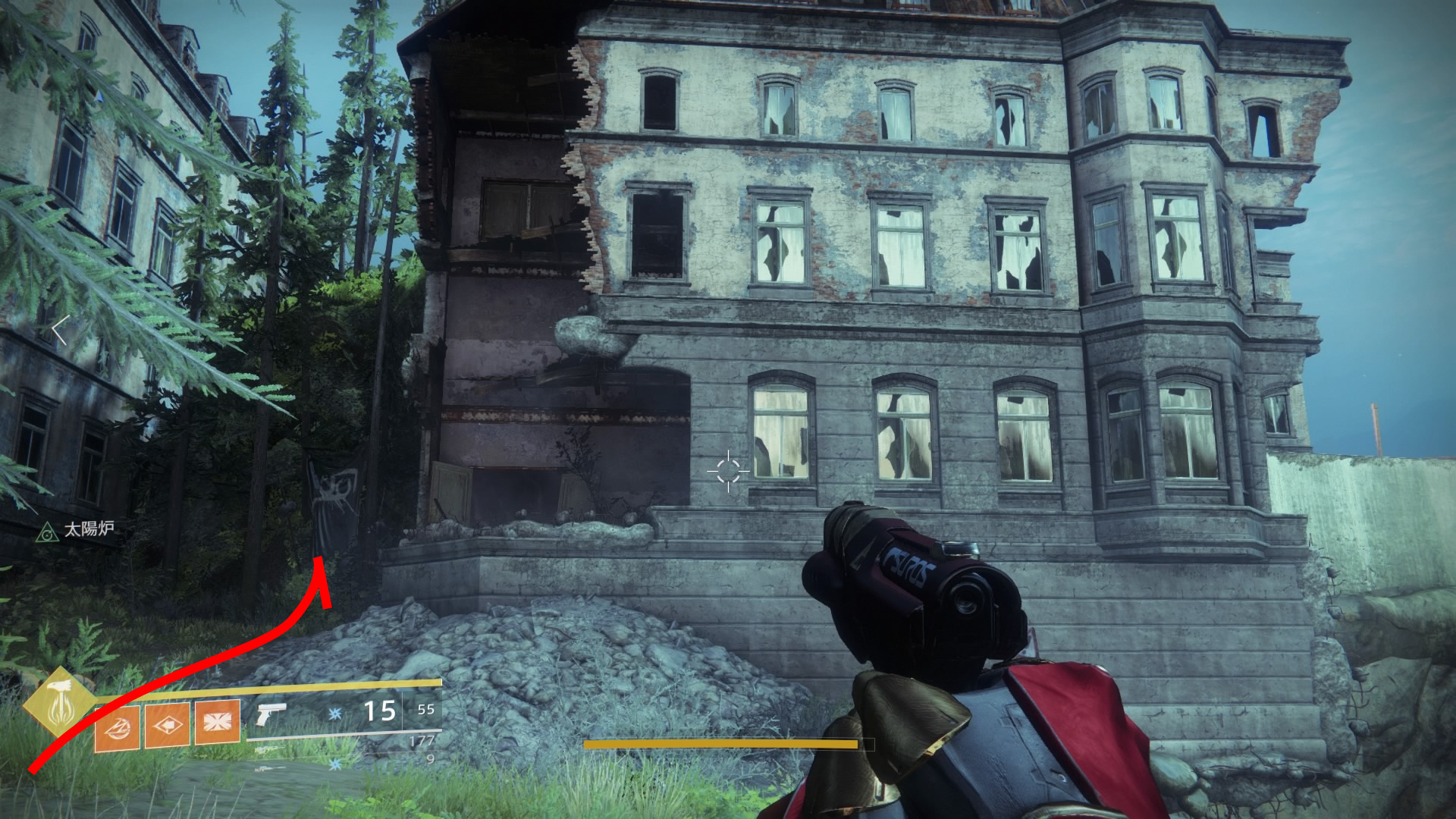This screenshot has width=1456, height=819.
Task: Use the diamond-shaped melee ability icon
Action: [x=168, y=724]
